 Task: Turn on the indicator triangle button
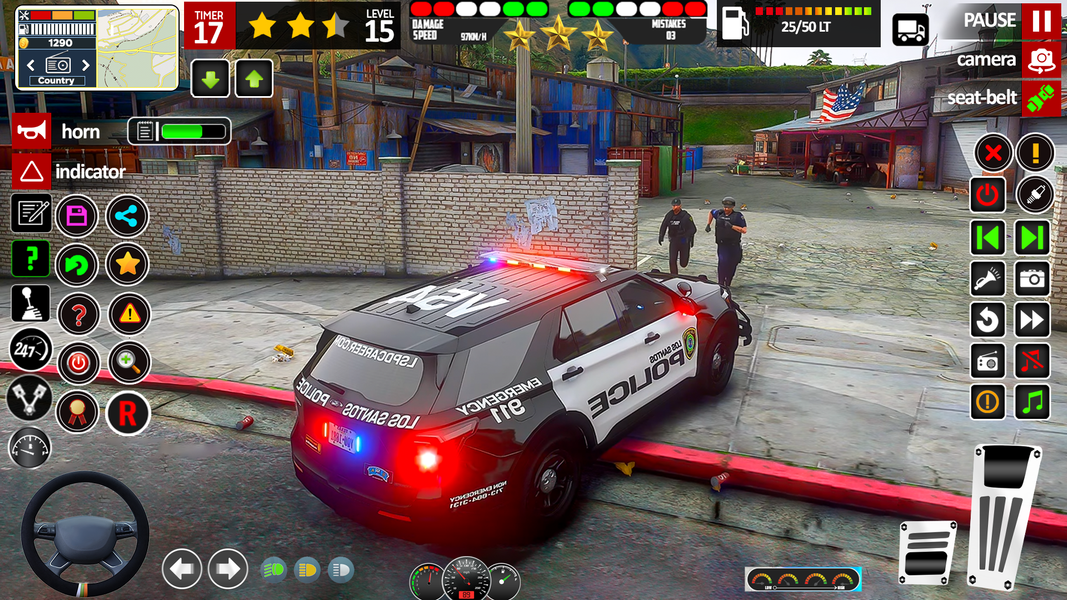[x=31, y=171]
